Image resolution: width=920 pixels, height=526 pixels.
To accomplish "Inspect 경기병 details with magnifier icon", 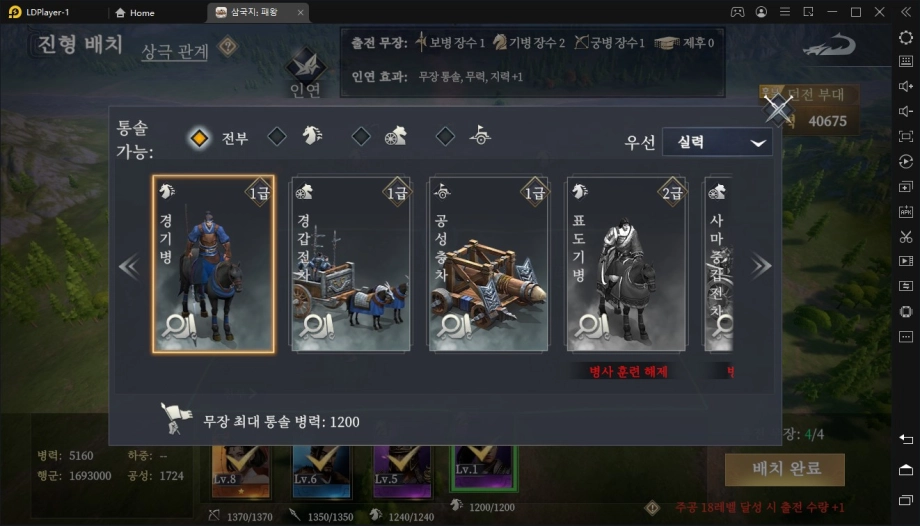I will tap(181, 325).
